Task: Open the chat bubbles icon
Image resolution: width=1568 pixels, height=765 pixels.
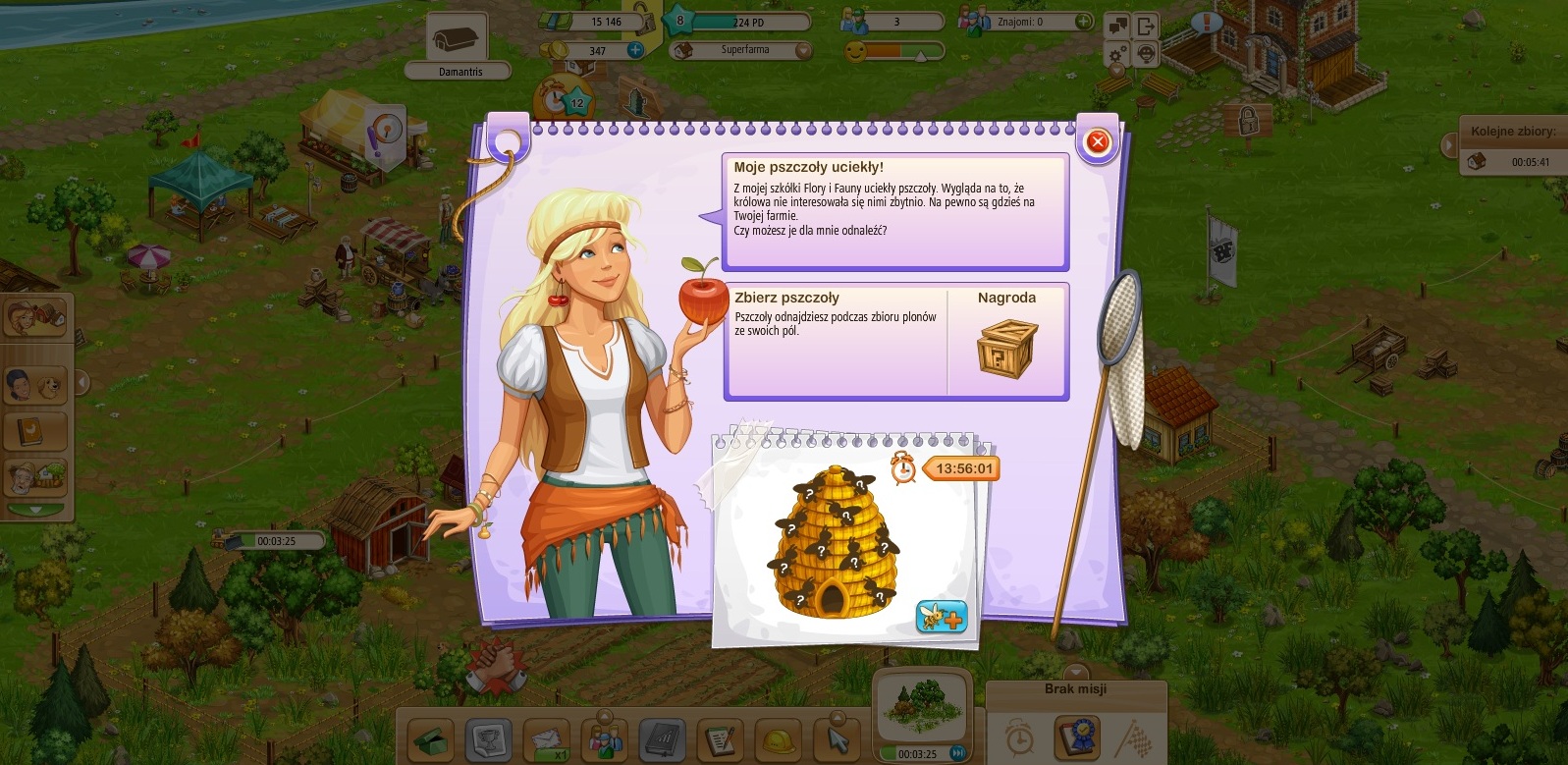Action: [1117, 27]
